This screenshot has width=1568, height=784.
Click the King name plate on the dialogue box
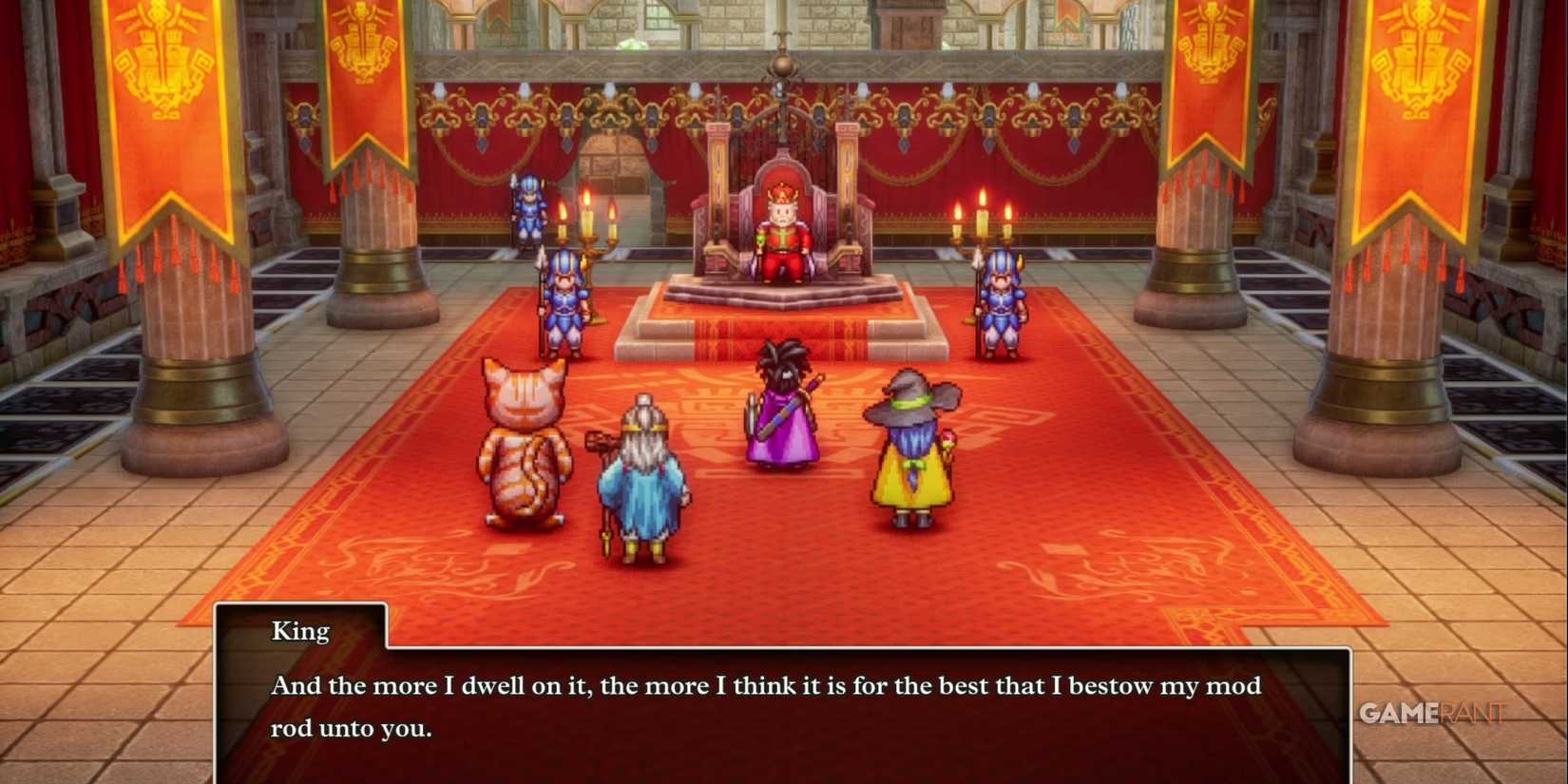(299, 630)
